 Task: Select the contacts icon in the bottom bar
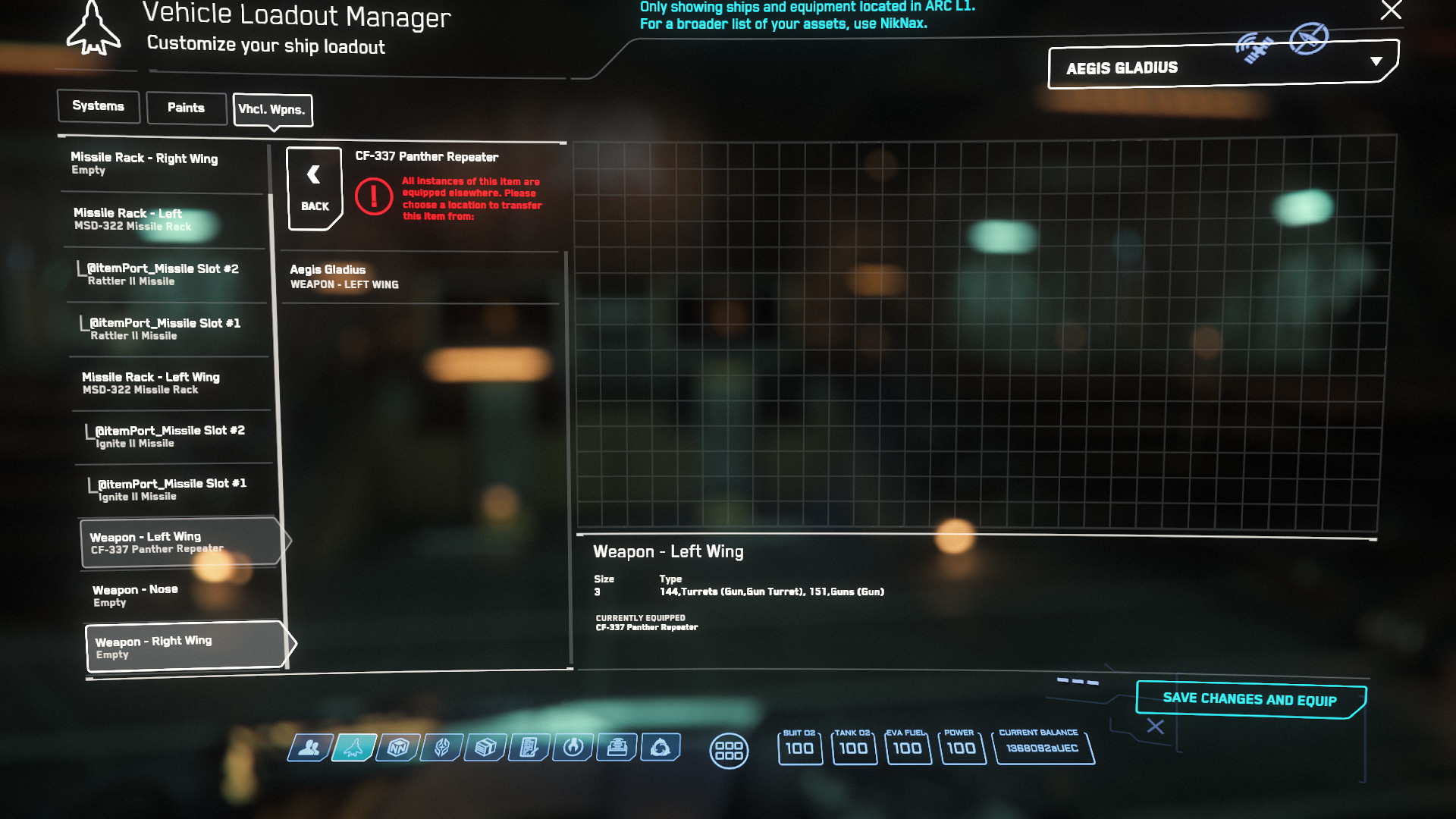click(309, 749)
